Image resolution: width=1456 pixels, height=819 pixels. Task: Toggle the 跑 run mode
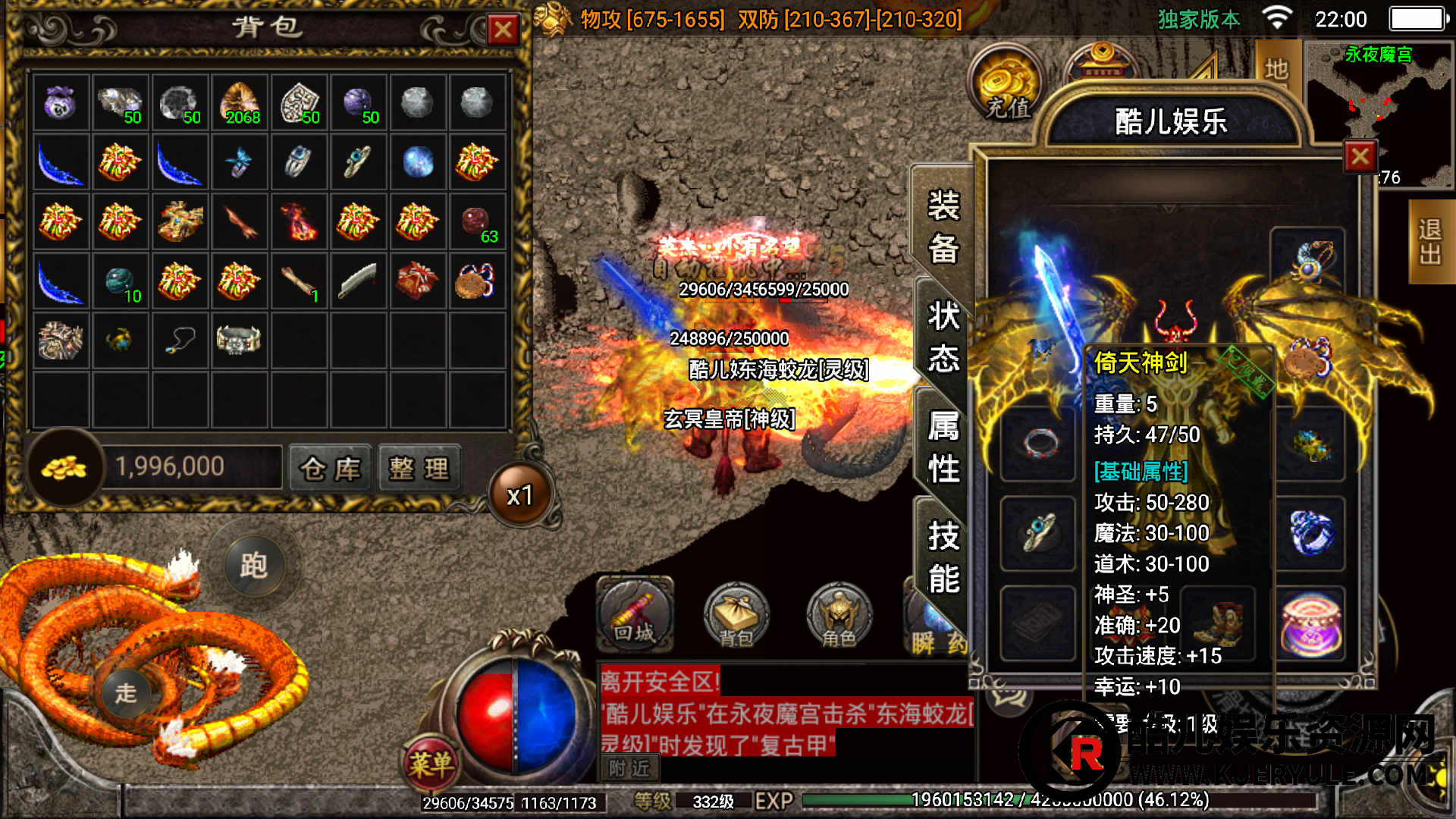254,566
